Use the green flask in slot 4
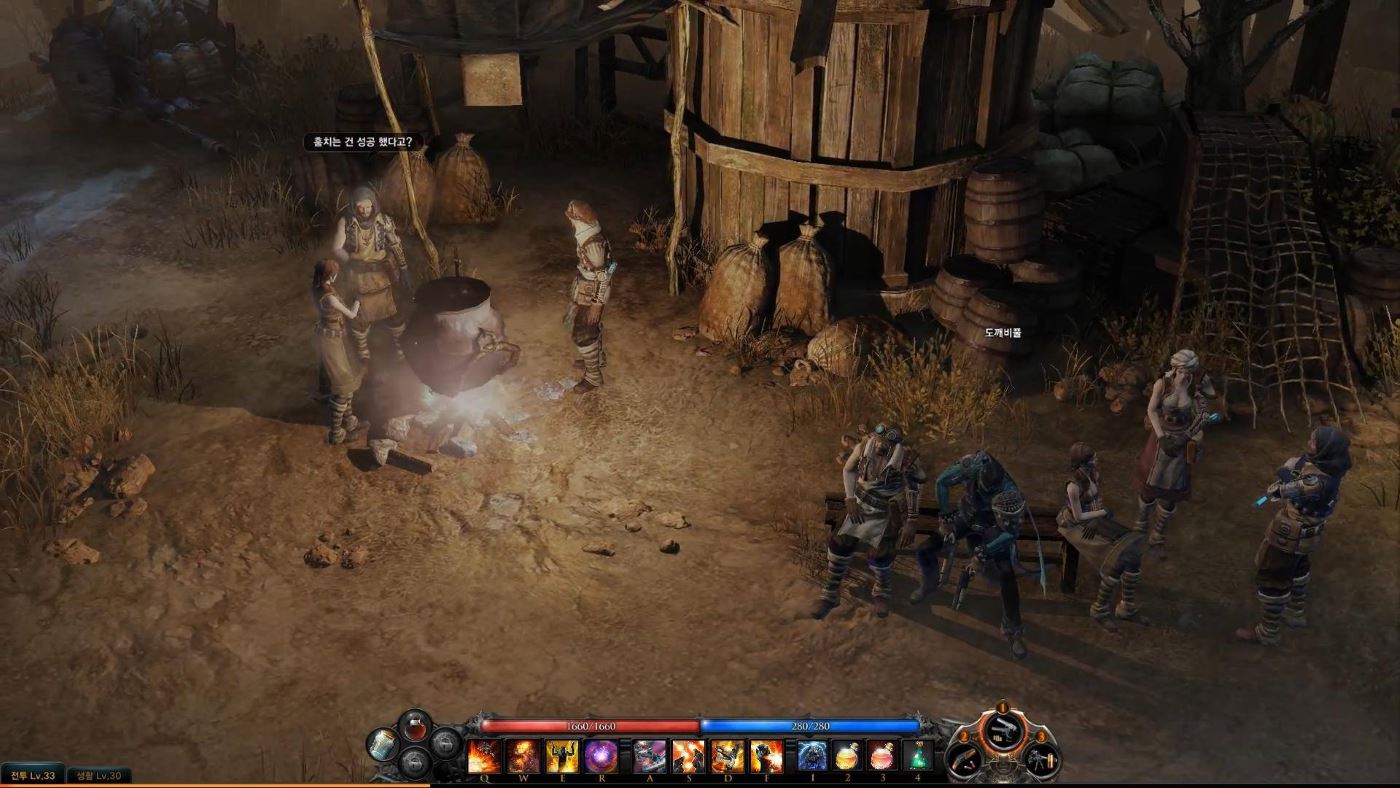 pos(917,756)
